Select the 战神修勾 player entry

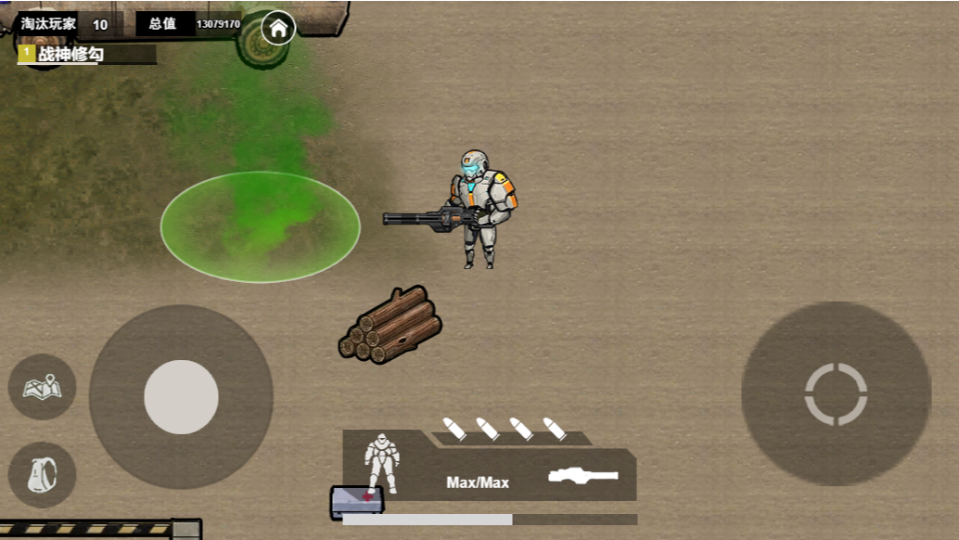pyautogui.click(x=70, y=55)
